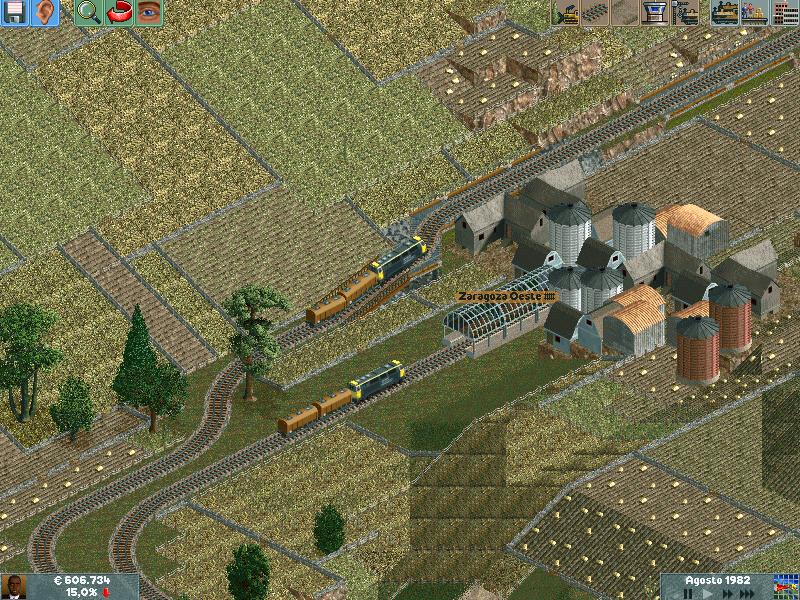
Task: Select the bulldozer terrain tool
Action: (x=566, y=13)
